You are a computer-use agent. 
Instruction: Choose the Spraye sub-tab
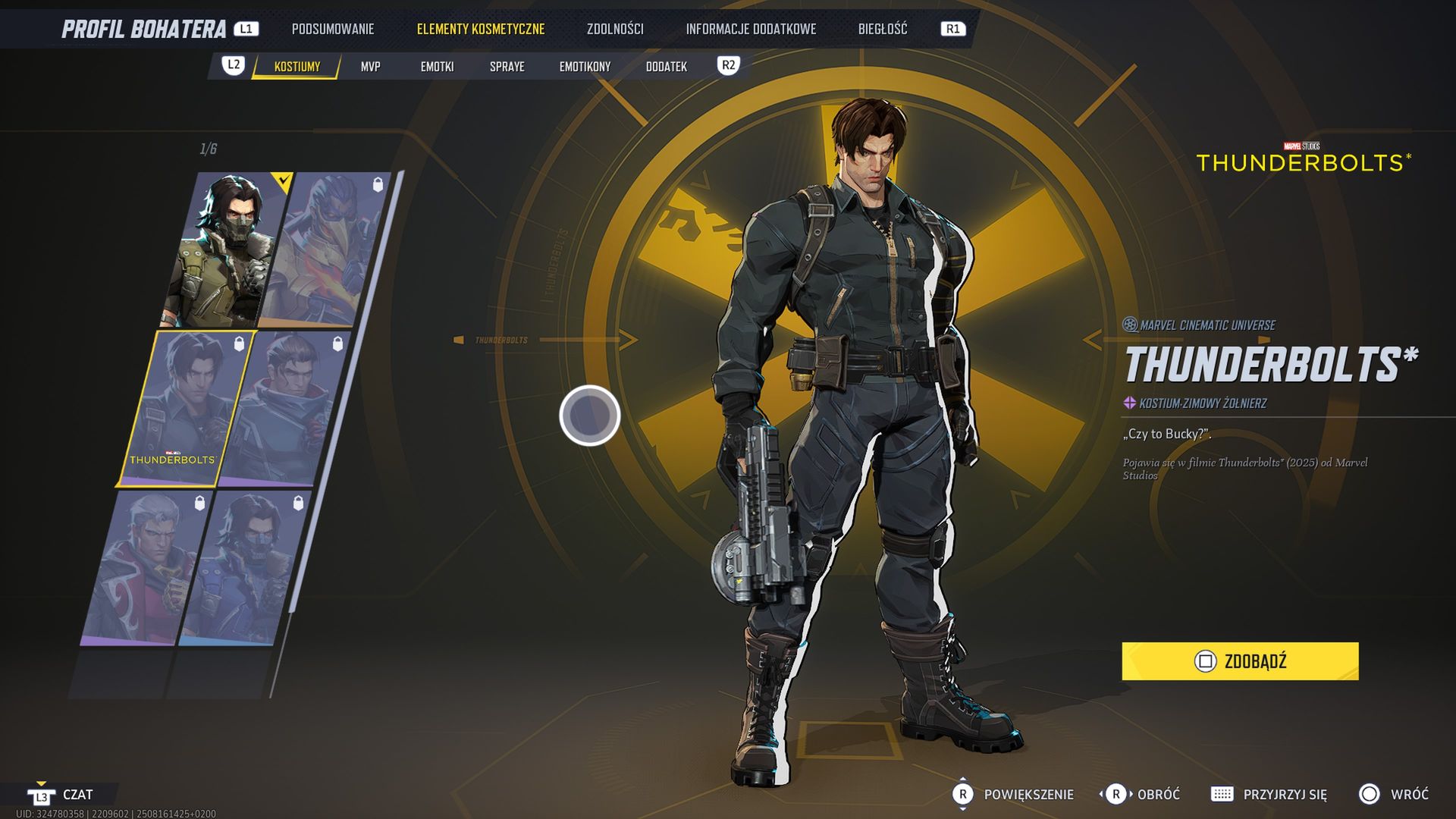pyautogui.click(x=507, y=67)
